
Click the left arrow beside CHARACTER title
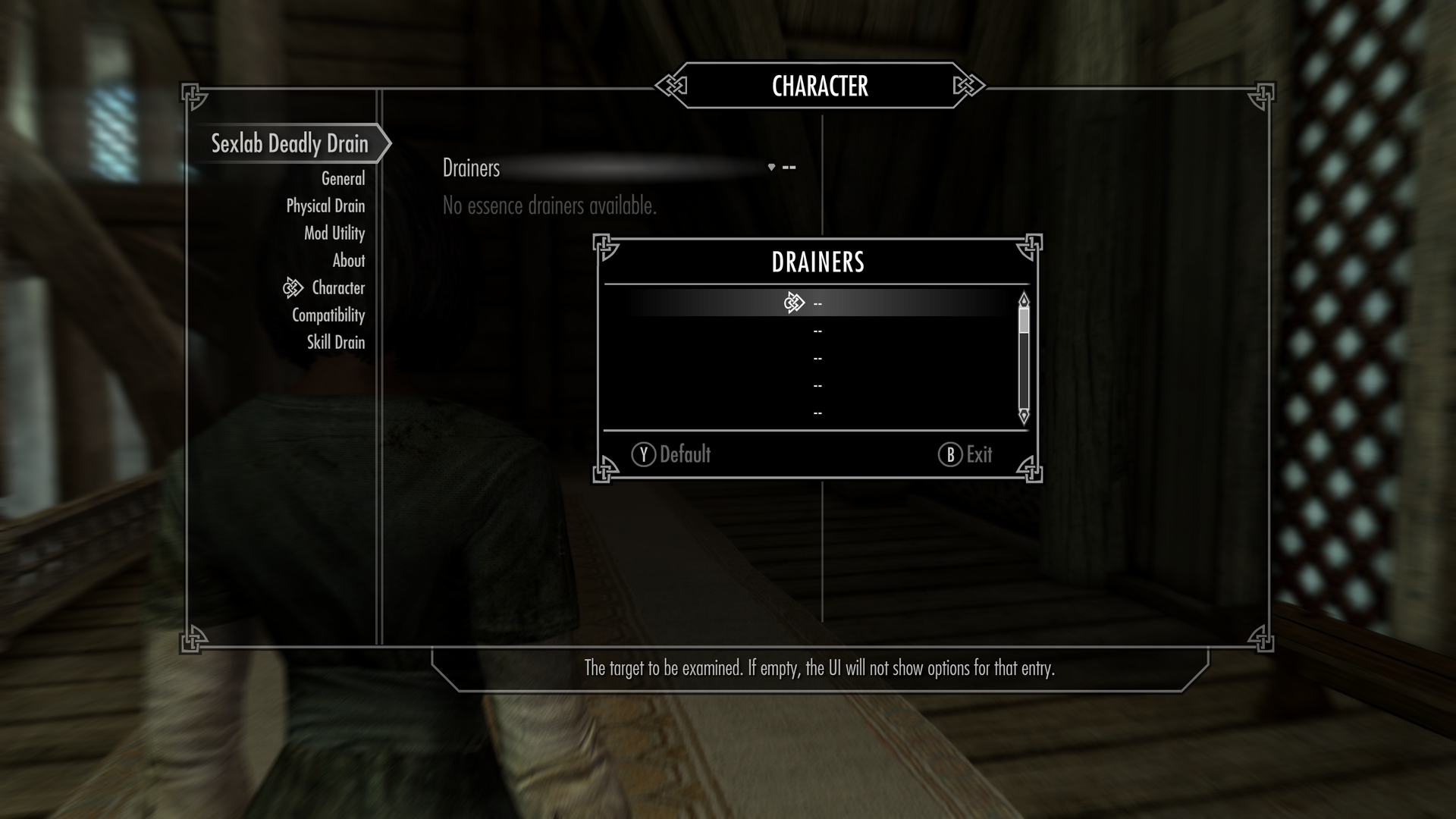tap(670, 86)
